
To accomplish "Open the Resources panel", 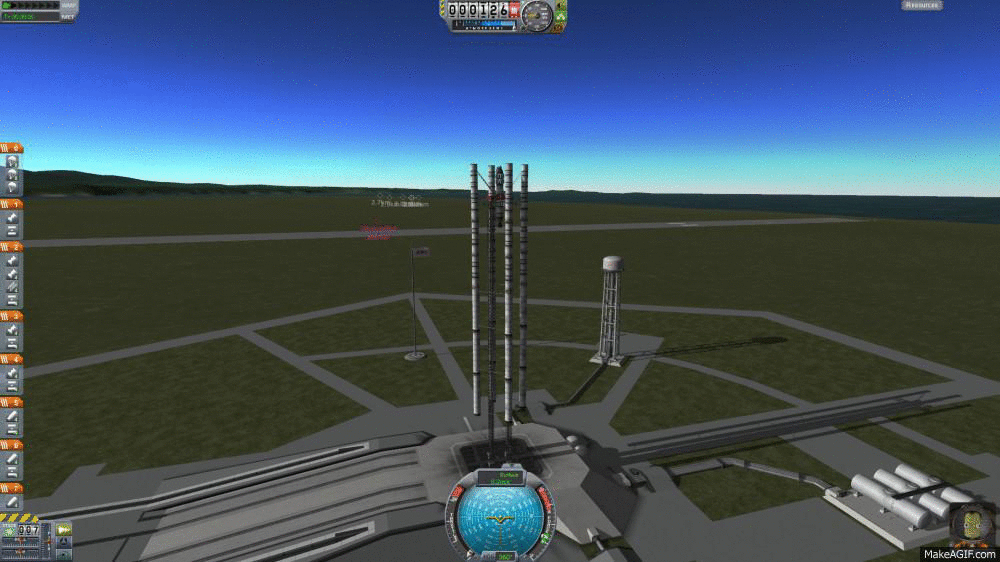I will coord(922,5).
